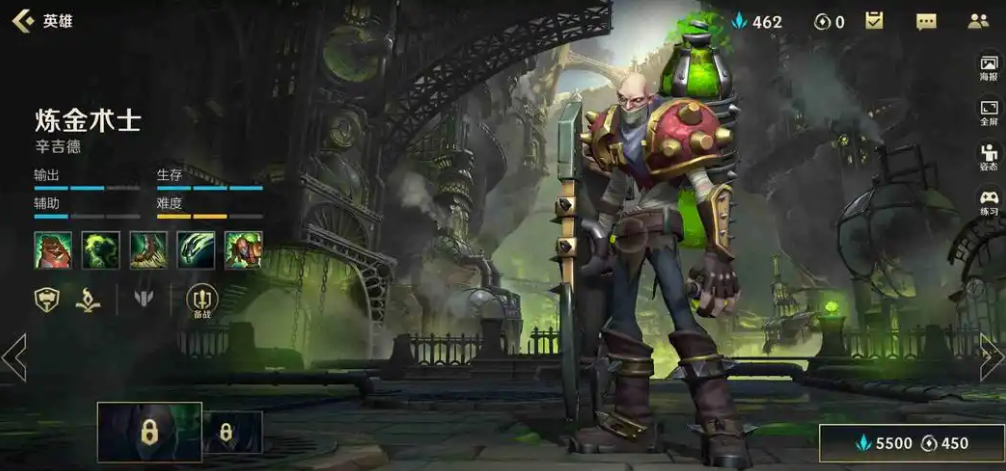Buy the hero using the 5500 / 450 price button
This screenshot has height=471, width=1006.
(909, 443)
